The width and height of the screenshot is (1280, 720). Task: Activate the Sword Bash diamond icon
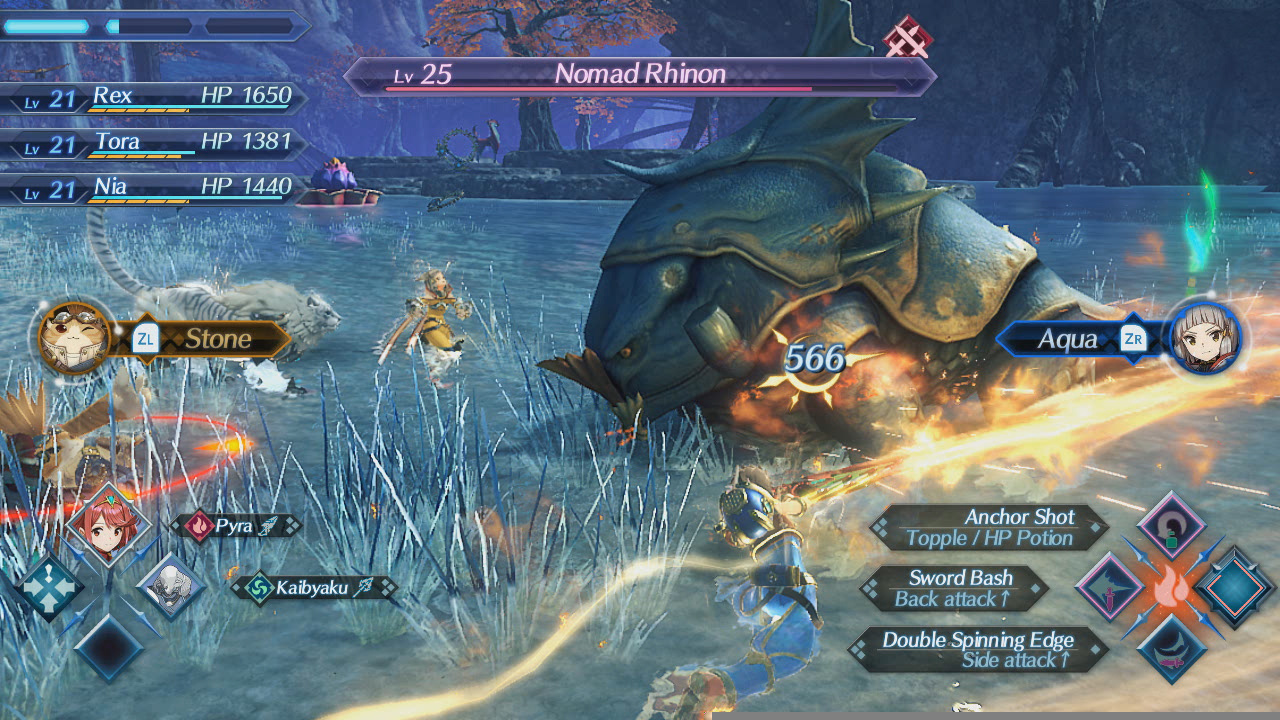[x=1109, y=587]
